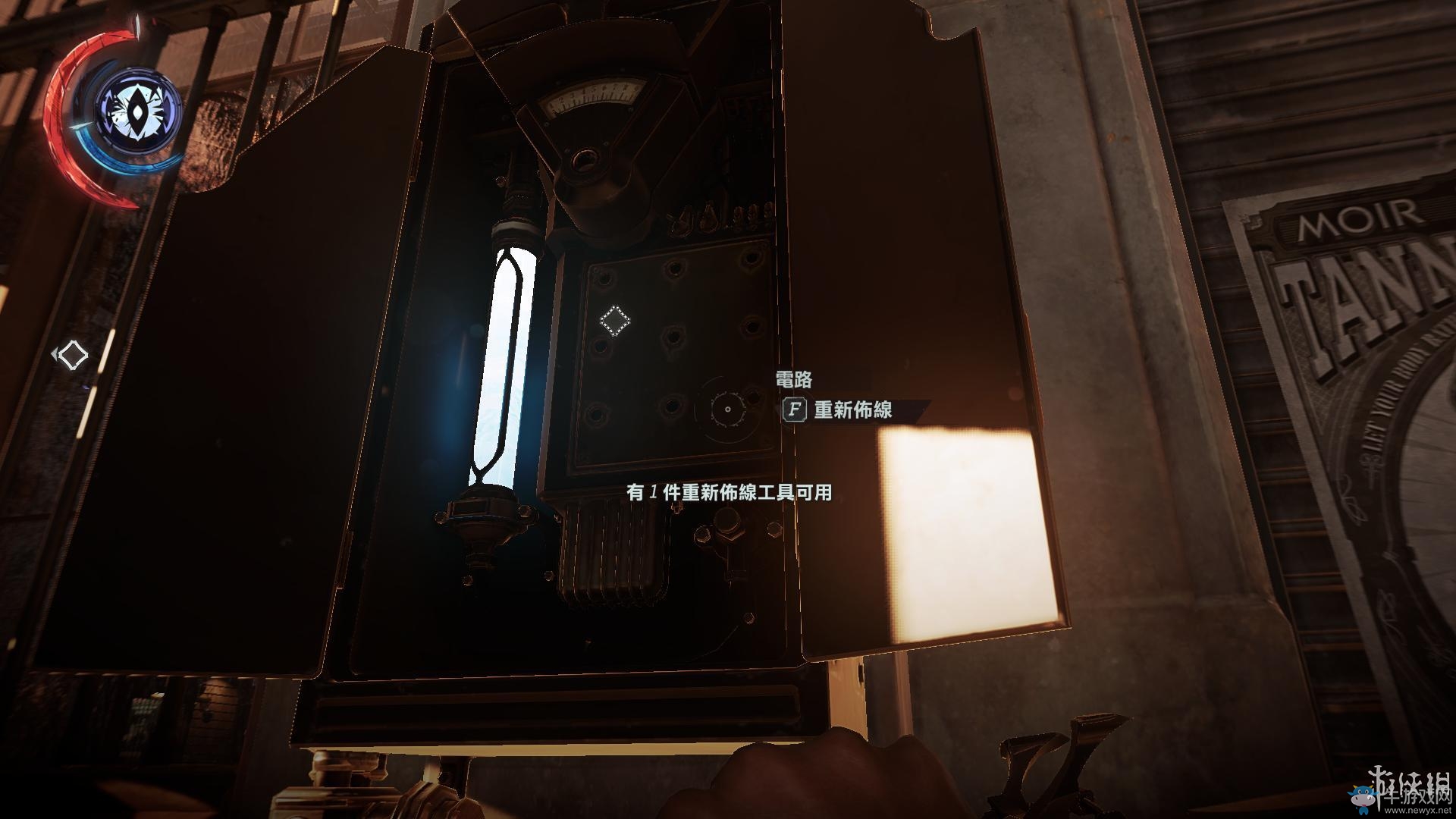Screen dimensions: 1456x819
Task: Click the circular dial on the circuit panel
Action: 726,409
